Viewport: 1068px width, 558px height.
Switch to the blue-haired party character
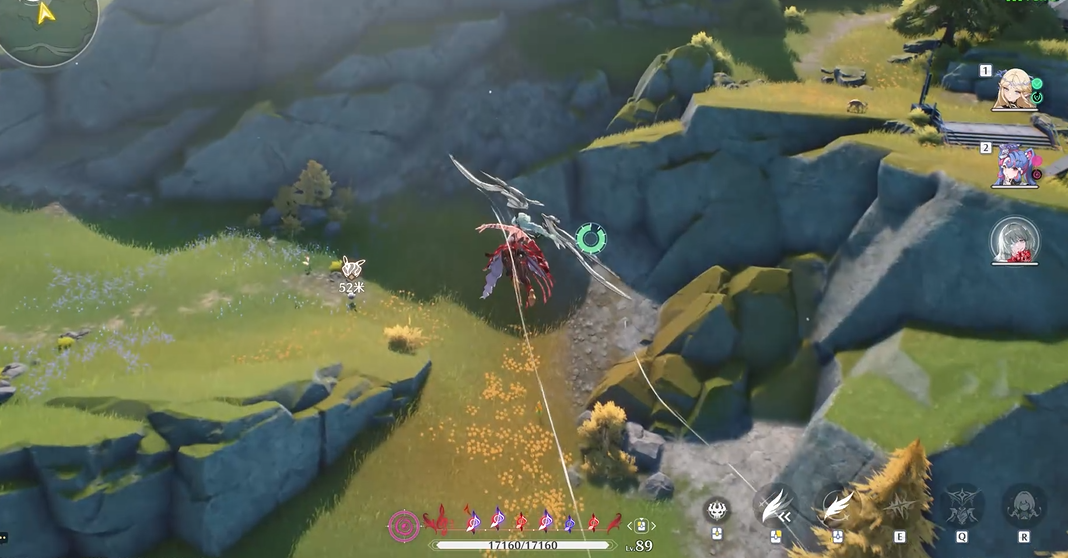1014,165
